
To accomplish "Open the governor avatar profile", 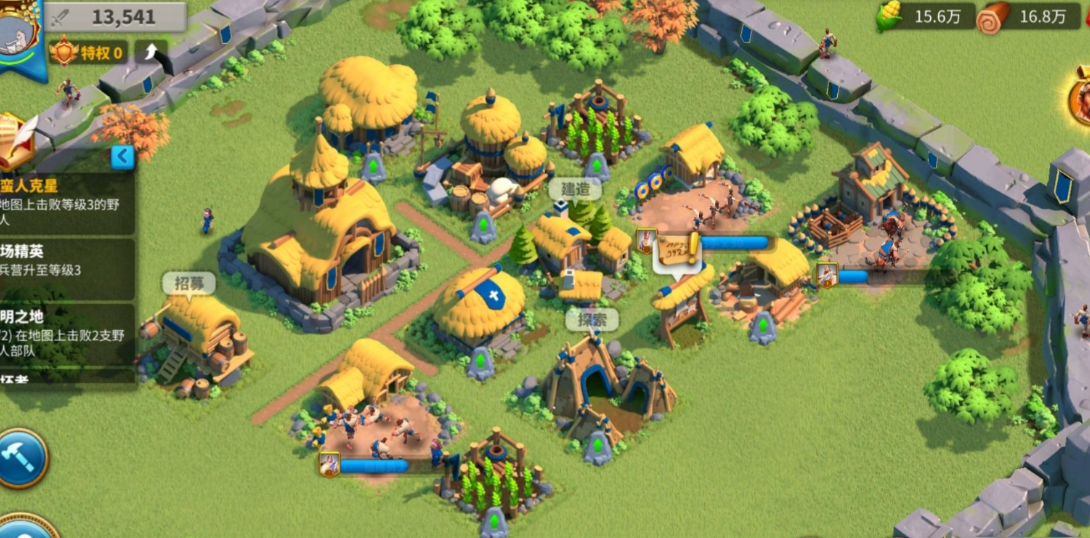I will click(x=20, y=35).
